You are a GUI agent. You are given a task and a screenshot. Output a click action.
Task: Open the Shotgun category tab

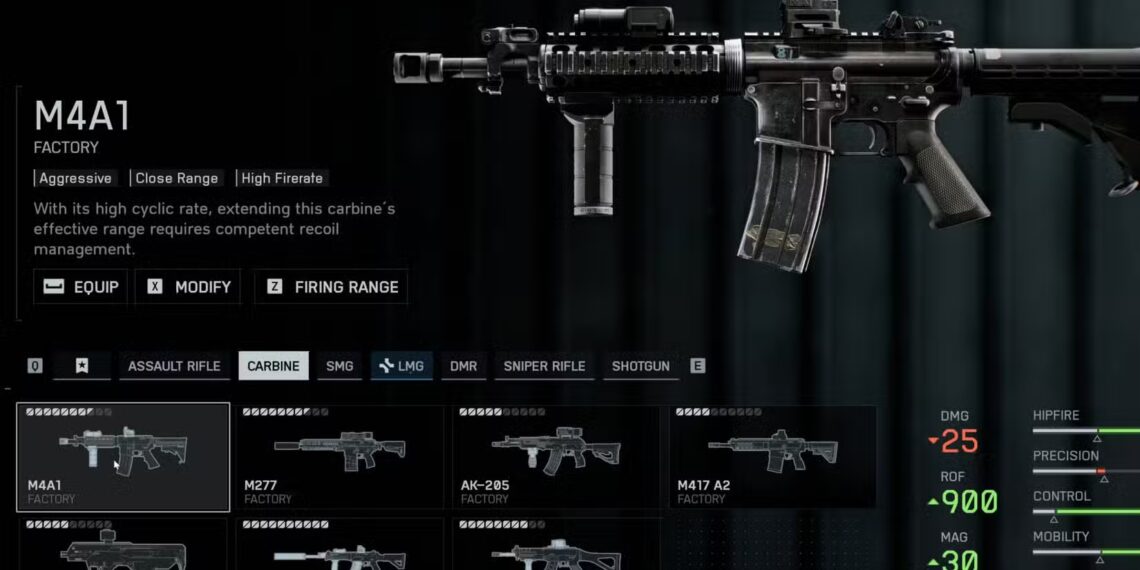tap(641, 366)
